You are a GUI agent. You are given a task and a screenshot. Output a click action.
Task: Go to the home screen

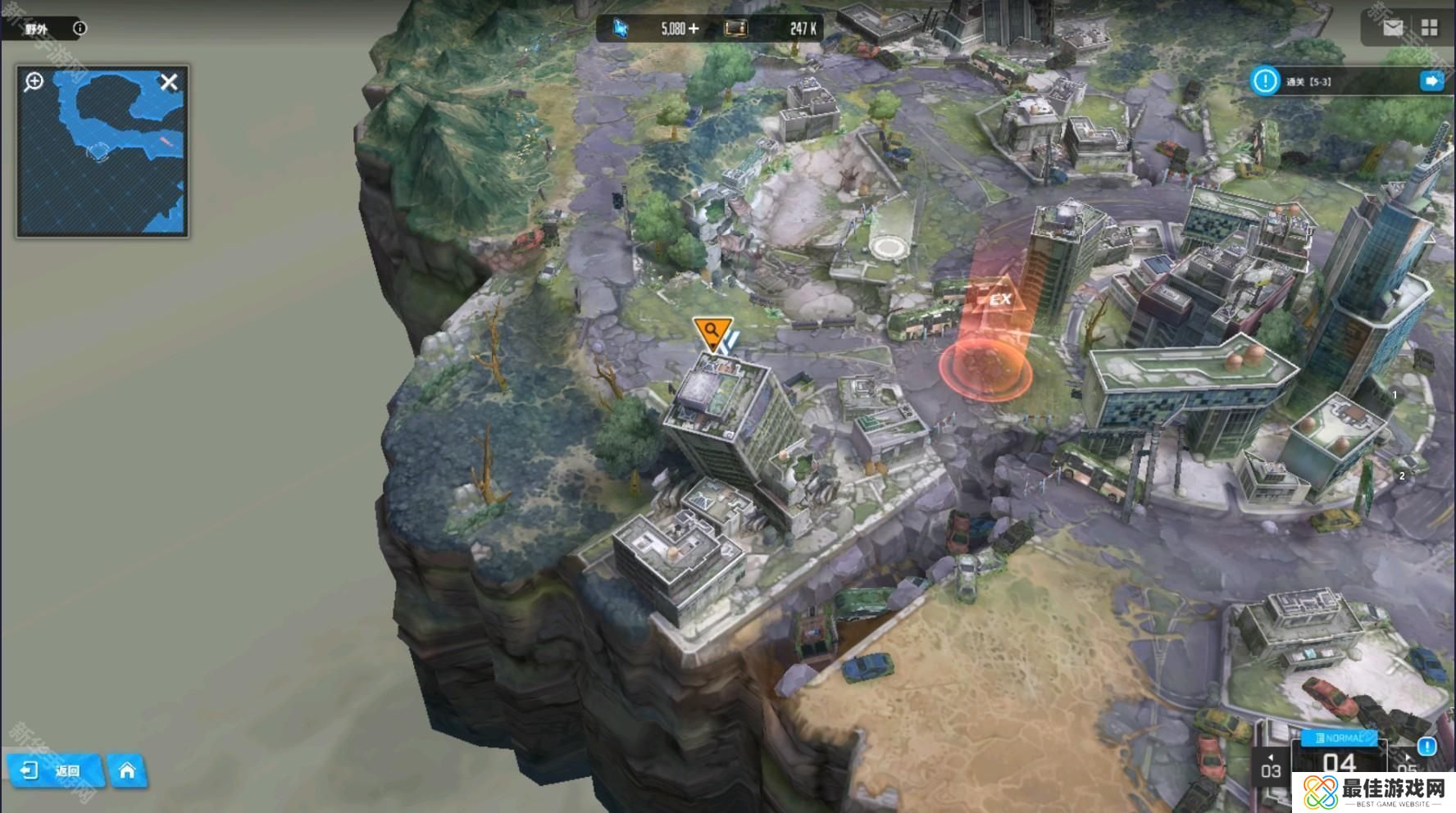127,770
